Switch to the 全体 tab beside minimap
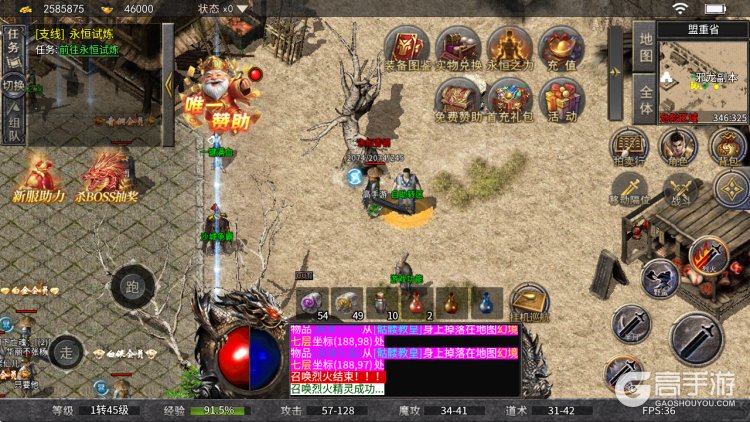Screen dimensions: 750x422 (645, 100)
